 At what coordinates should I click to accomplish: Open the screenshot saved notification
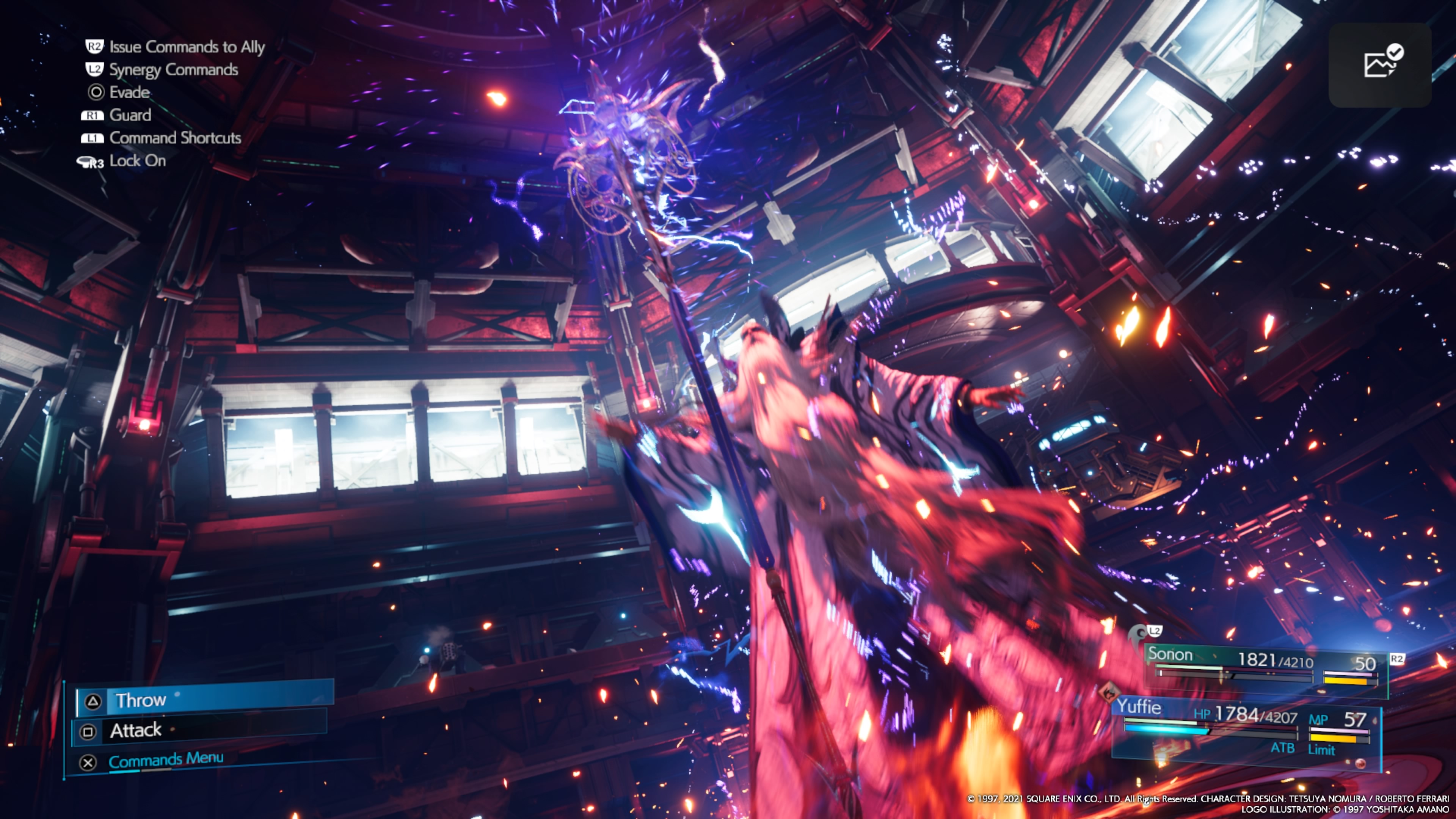tap(1379, 64)
